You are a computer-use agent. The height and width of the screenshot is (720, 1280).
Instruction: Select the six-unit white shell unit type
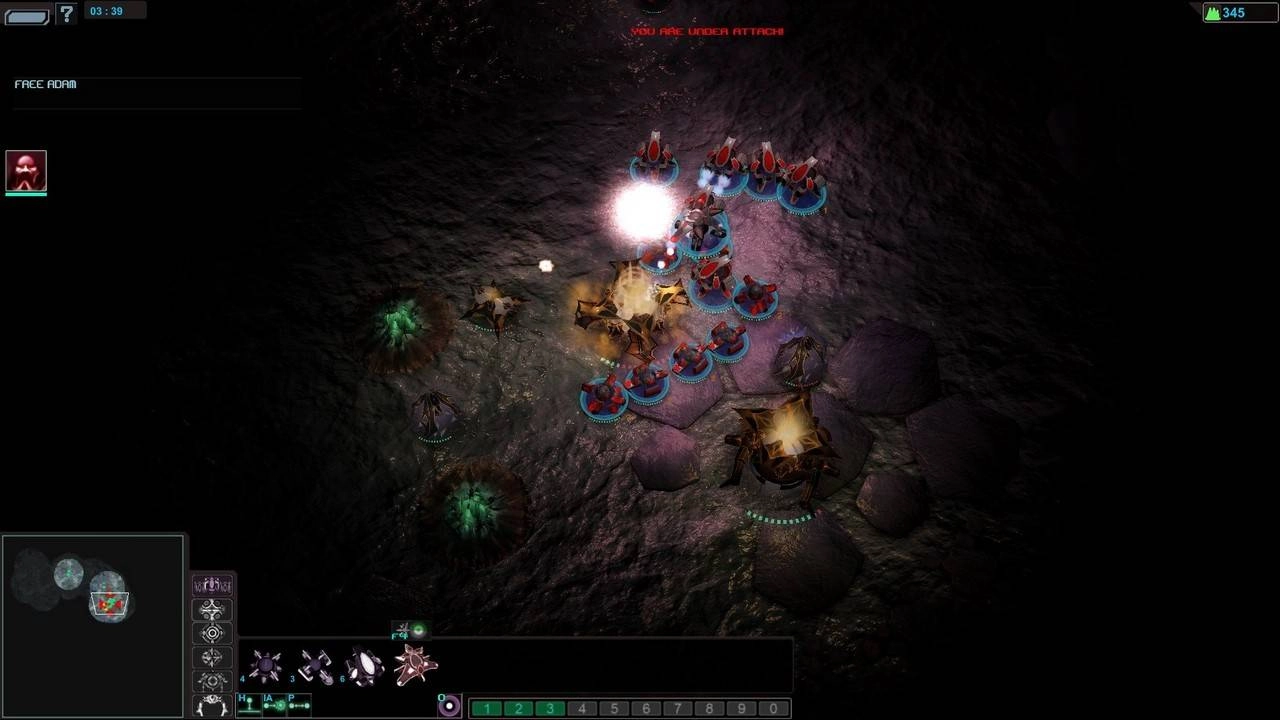[x=365, y=667]
